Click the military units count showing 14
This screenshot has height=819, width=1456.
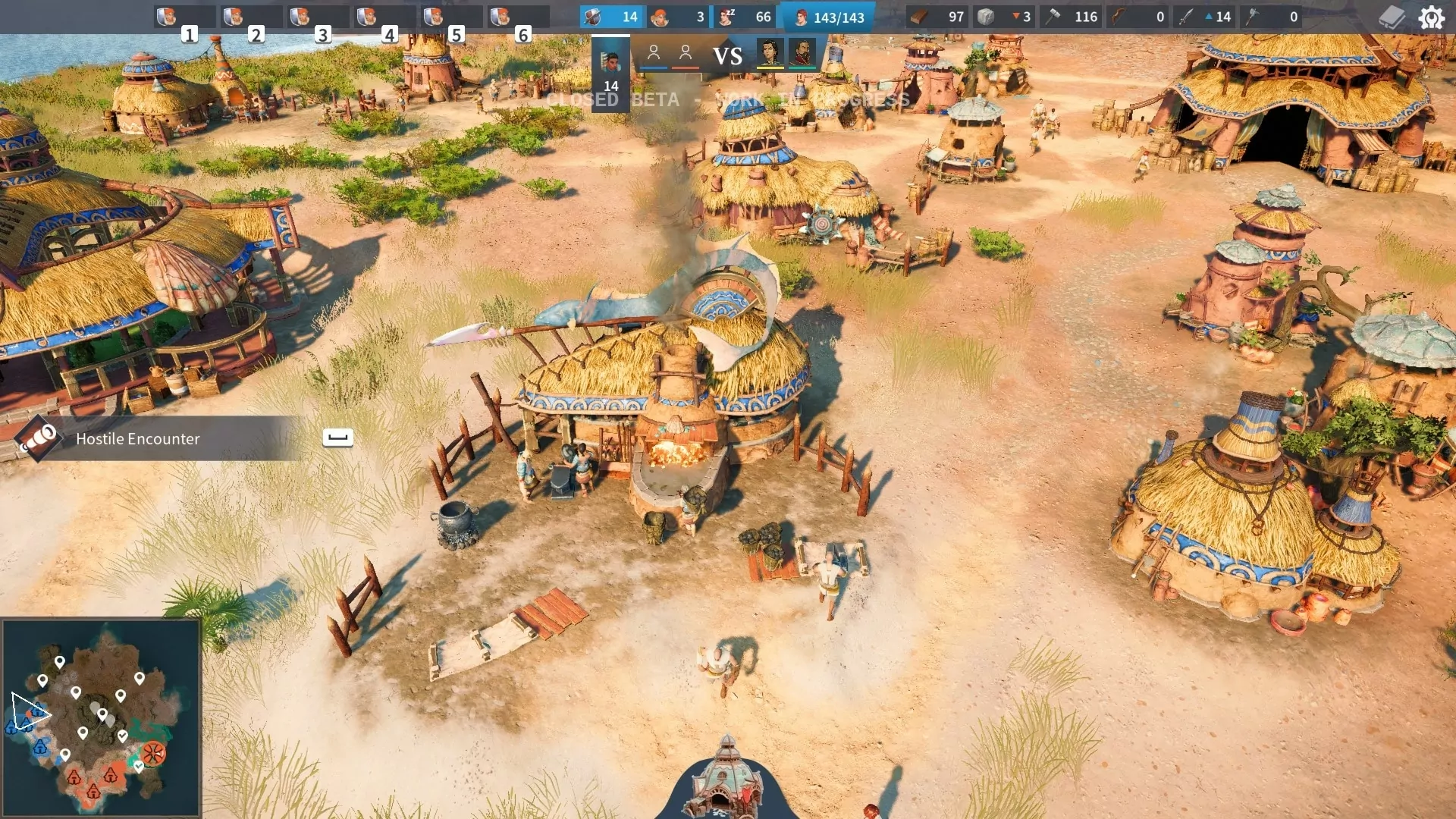coord(611,17)
